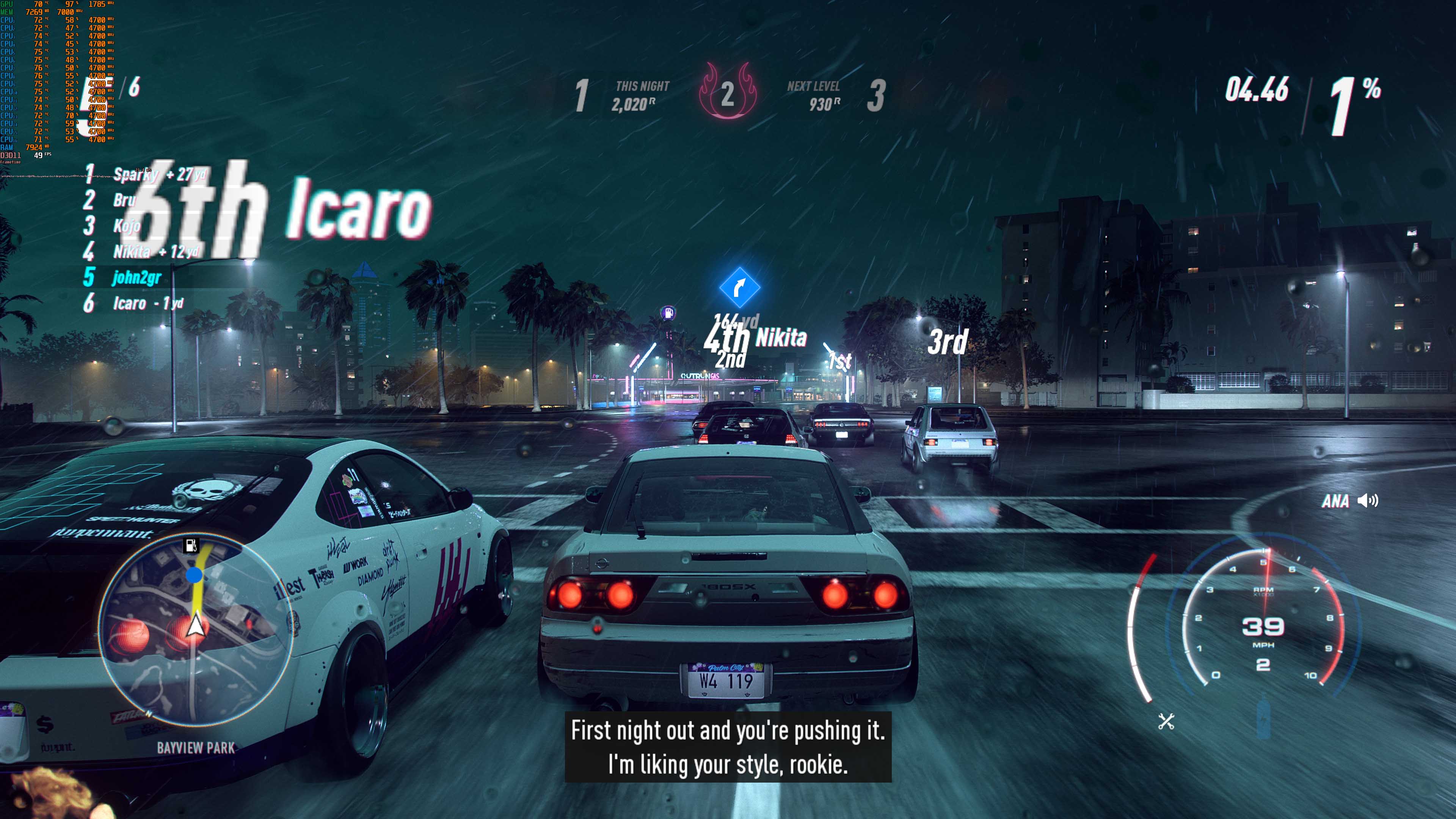This screenshot has width=1456, height=819.
Task: Click the speaker icon beside ANA
Action: pyautogui.click(x=1368, y=501)
